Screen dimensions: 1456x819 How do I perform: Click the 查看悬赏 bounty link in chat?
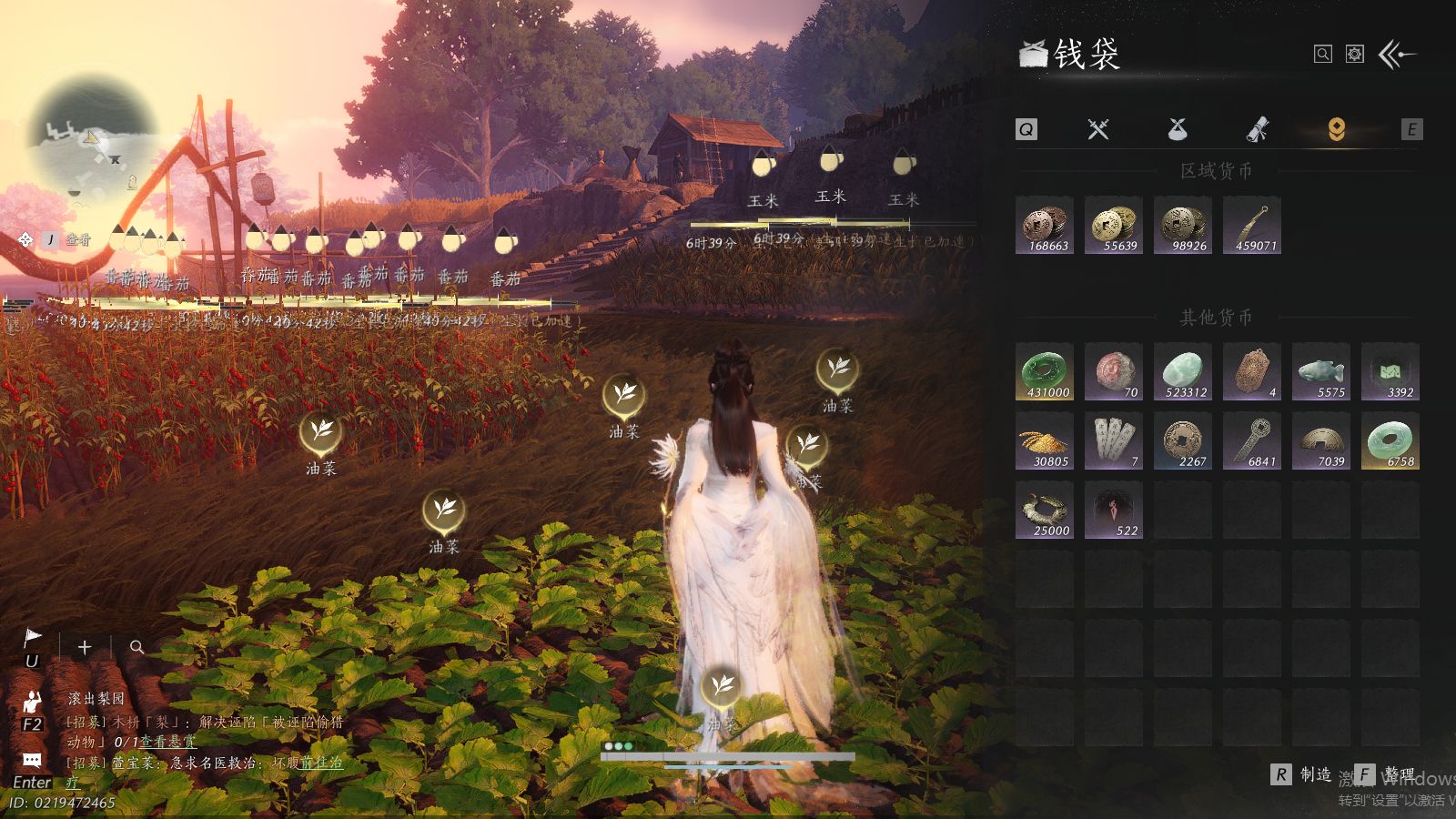[x=167, y=742]
